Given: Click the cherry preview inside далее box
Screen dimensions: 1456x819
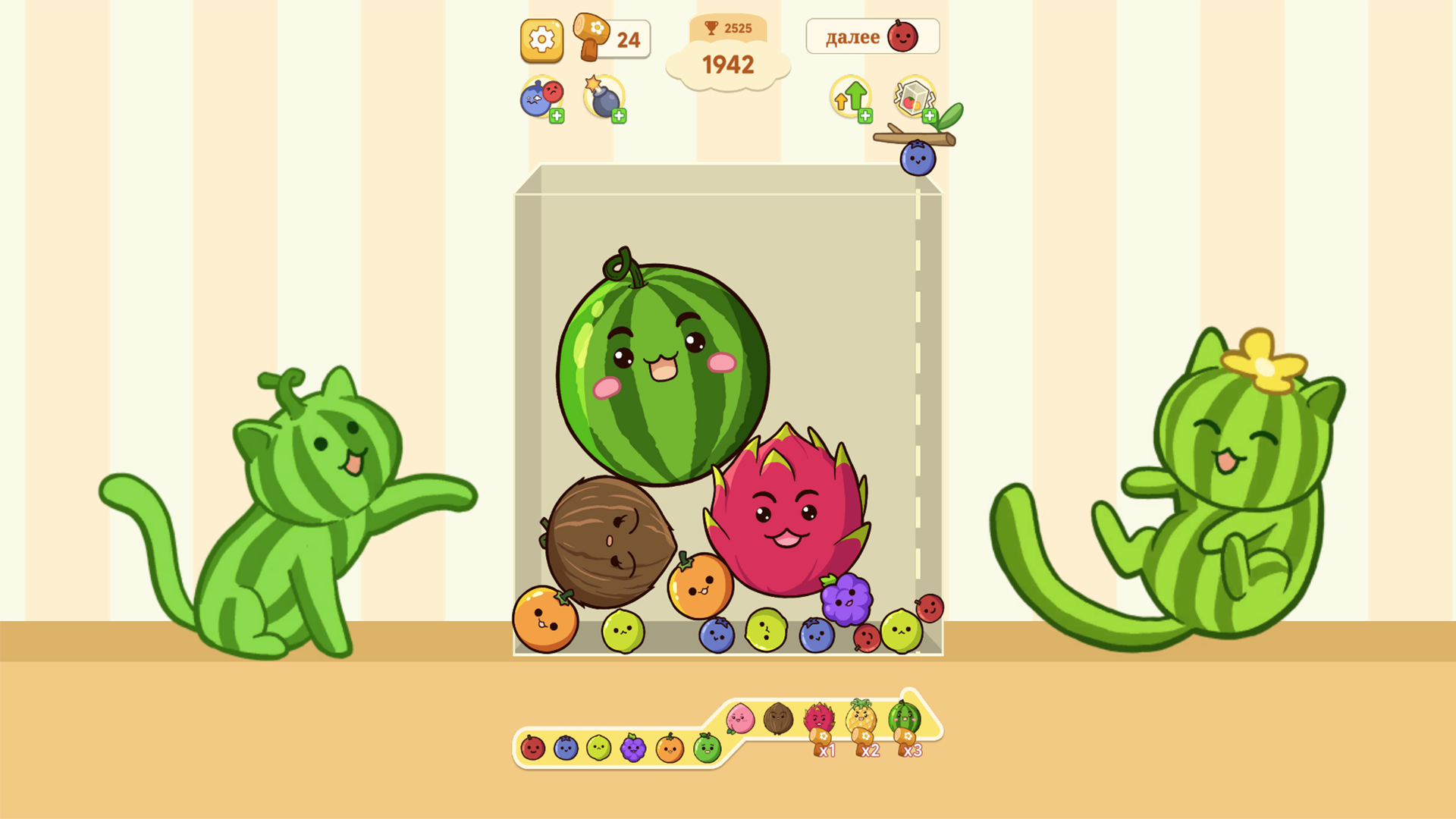Looking at the screenshot, I should pos(904,36).
